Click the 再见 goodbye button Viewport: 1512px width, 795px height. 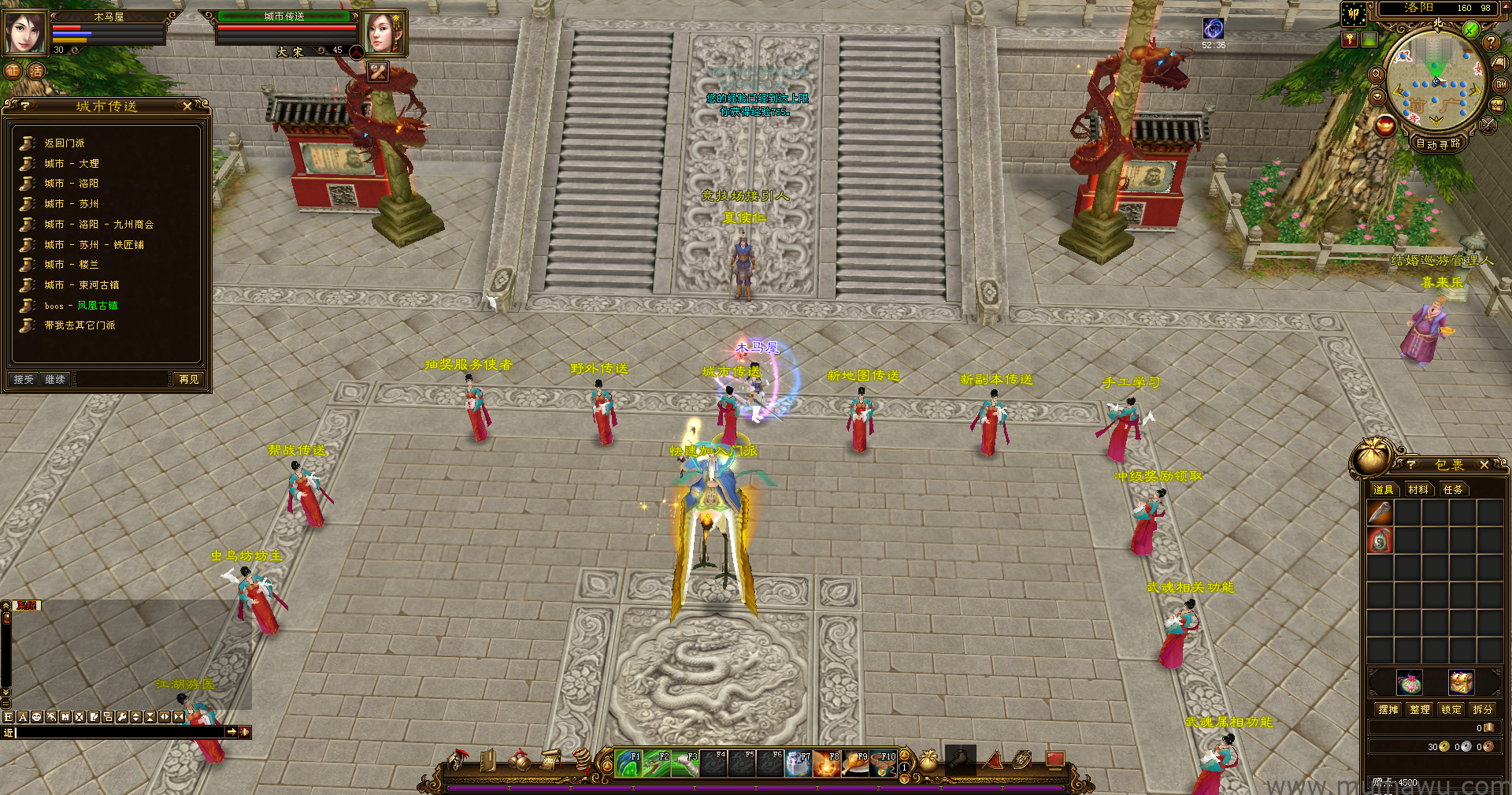point(188,380)
